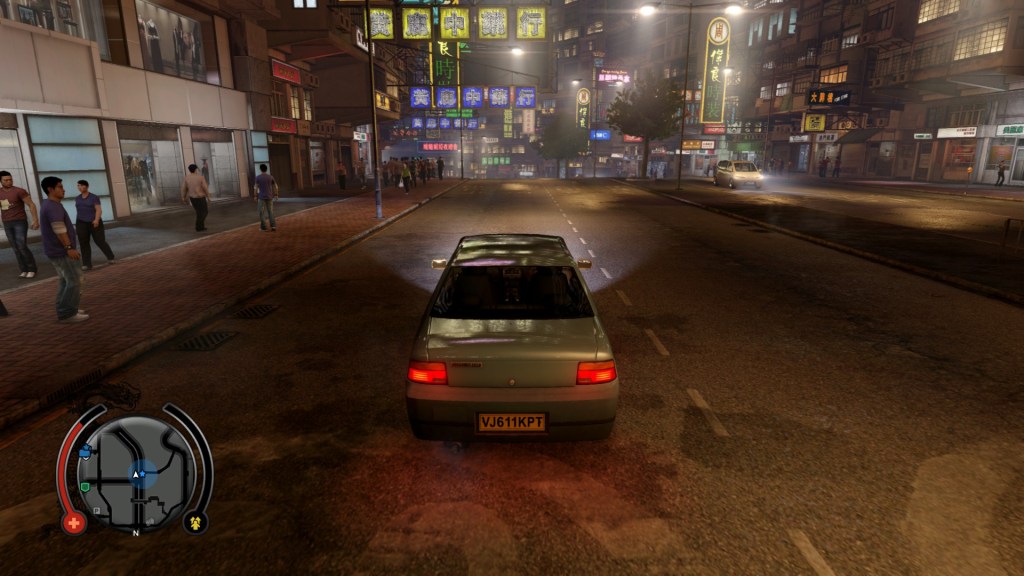Click the blue police marker on minimap
The image size is (1024, 576).
point(85,452)
